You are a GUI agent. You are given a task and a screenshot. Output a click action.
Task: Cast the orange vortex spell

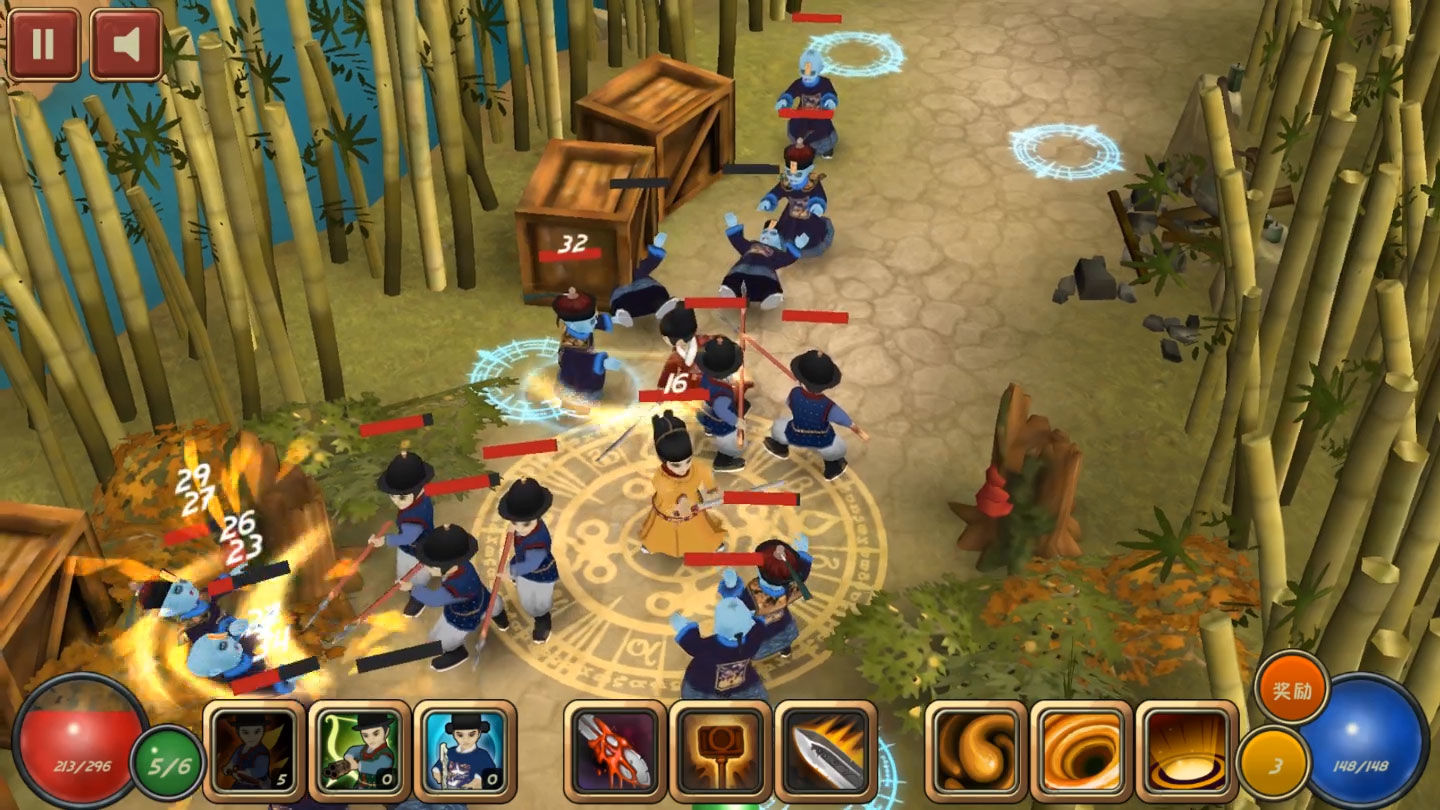point(1082,751)
